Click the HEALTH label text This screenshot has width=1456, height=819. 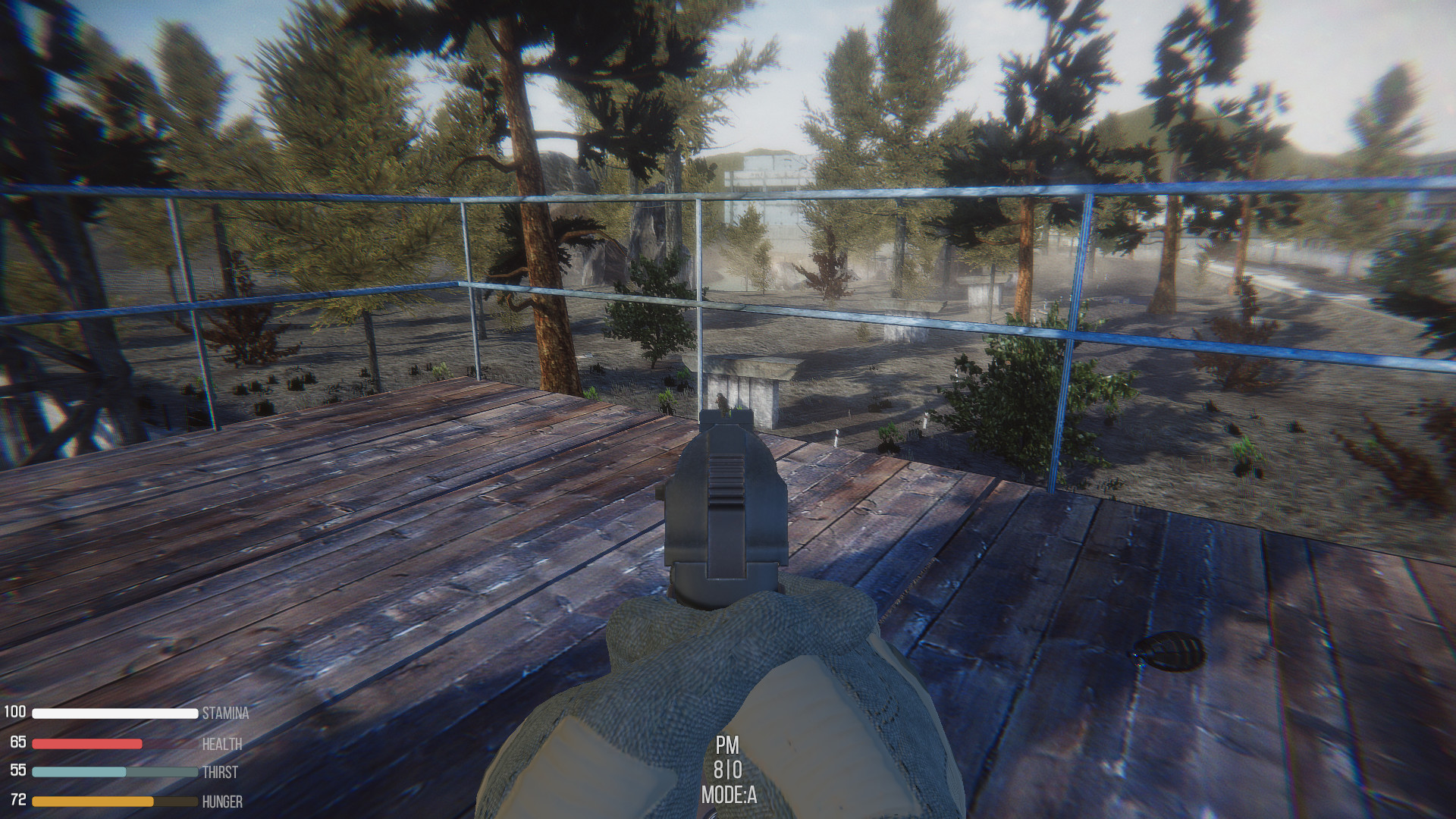(x=221, y=745)
